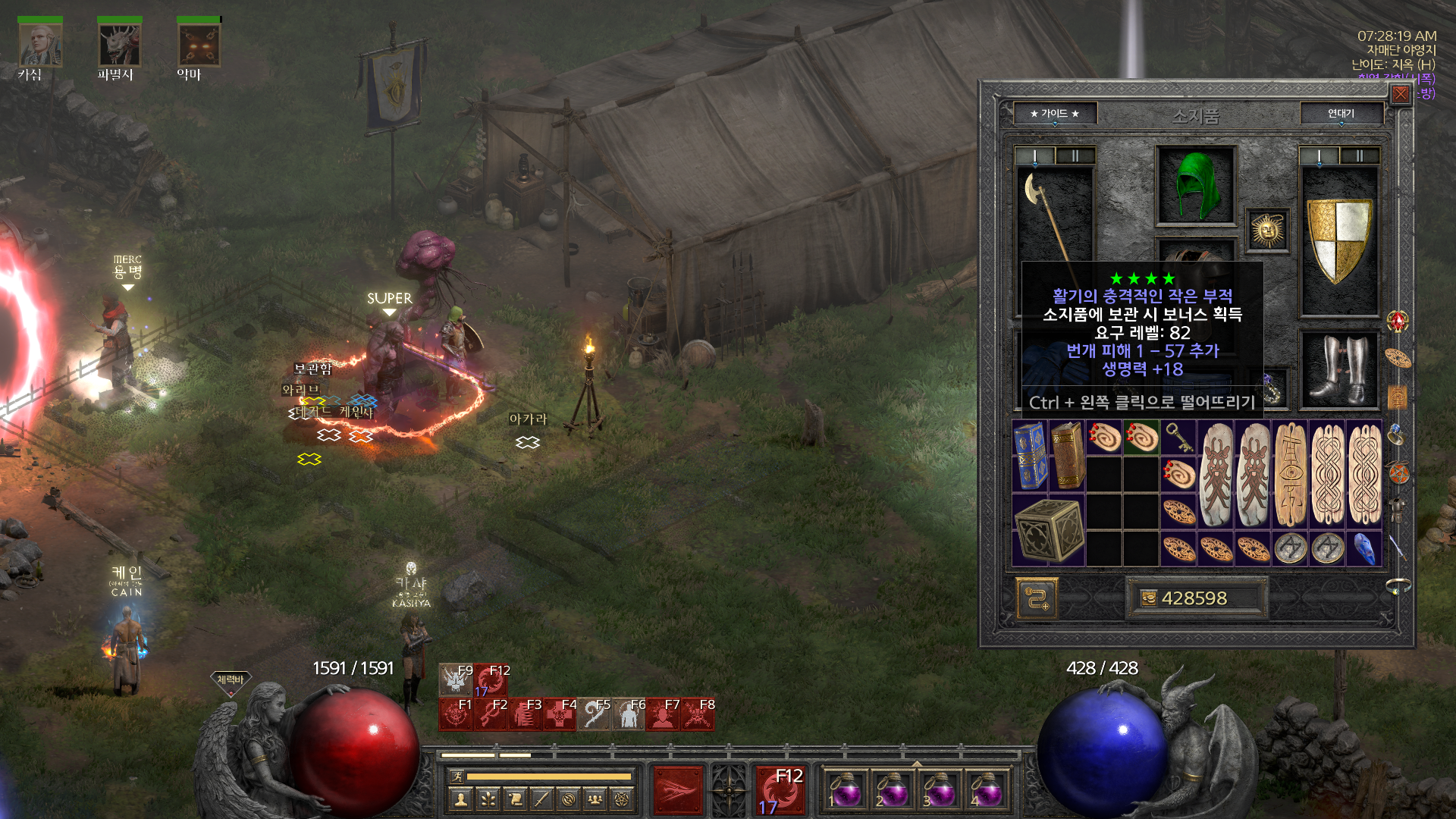Click the button left of the gold

click(x=1036, y=598)
